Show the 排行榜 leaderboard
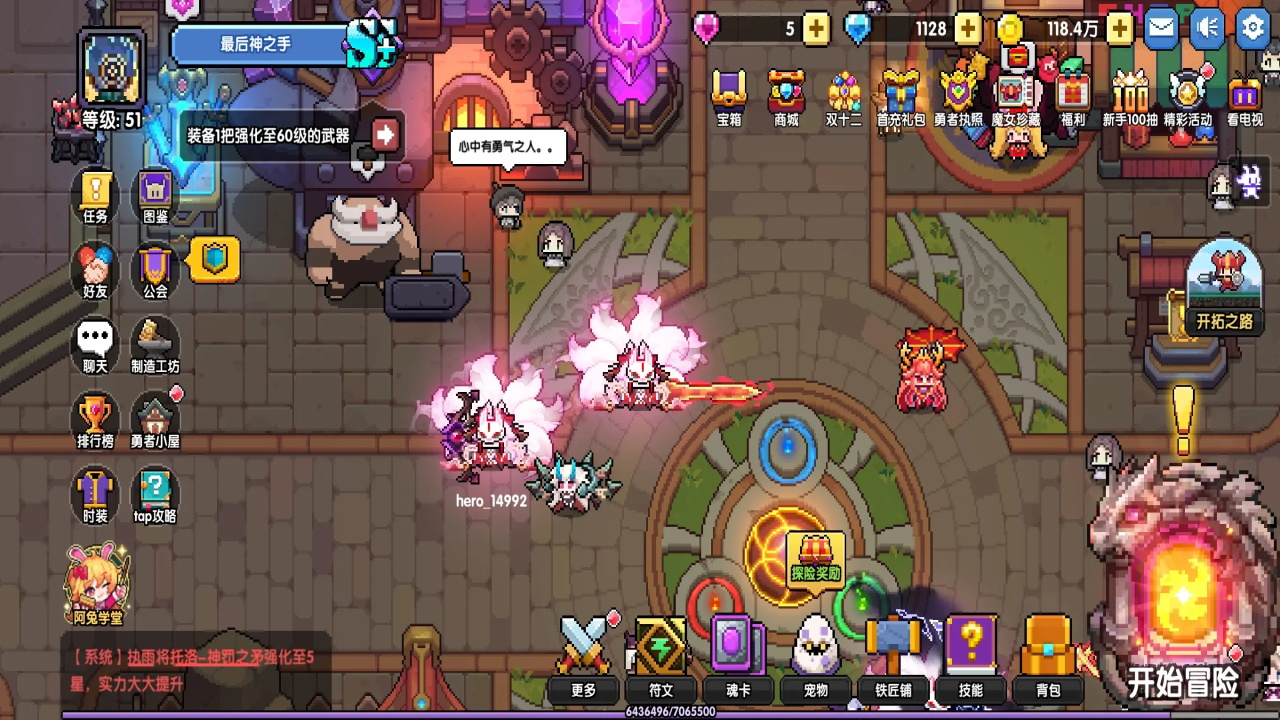1280x720 pixels. click(95, 418)
